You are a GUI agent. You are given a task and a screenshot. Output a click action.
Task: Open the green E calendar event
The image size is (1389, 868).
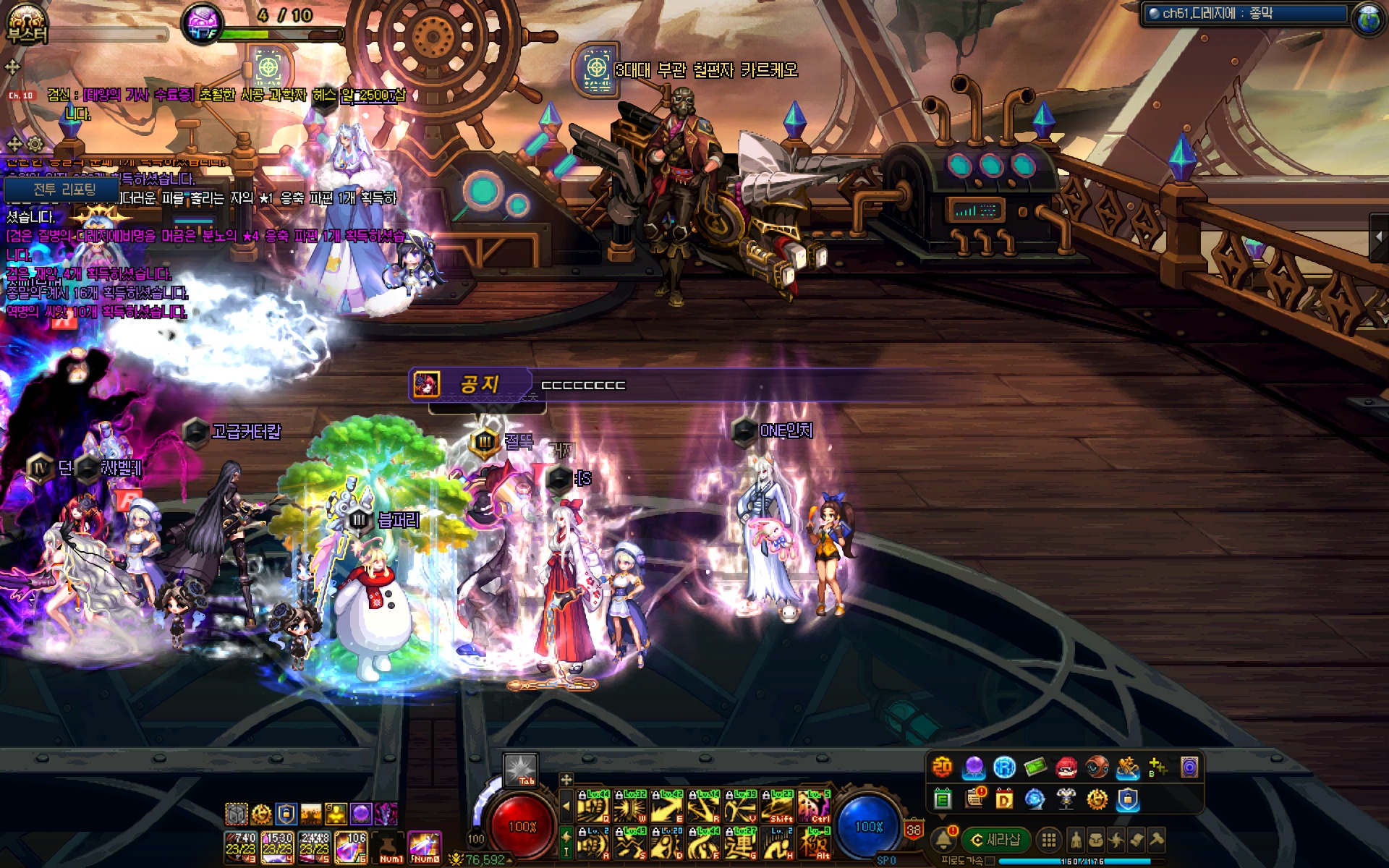942,799
